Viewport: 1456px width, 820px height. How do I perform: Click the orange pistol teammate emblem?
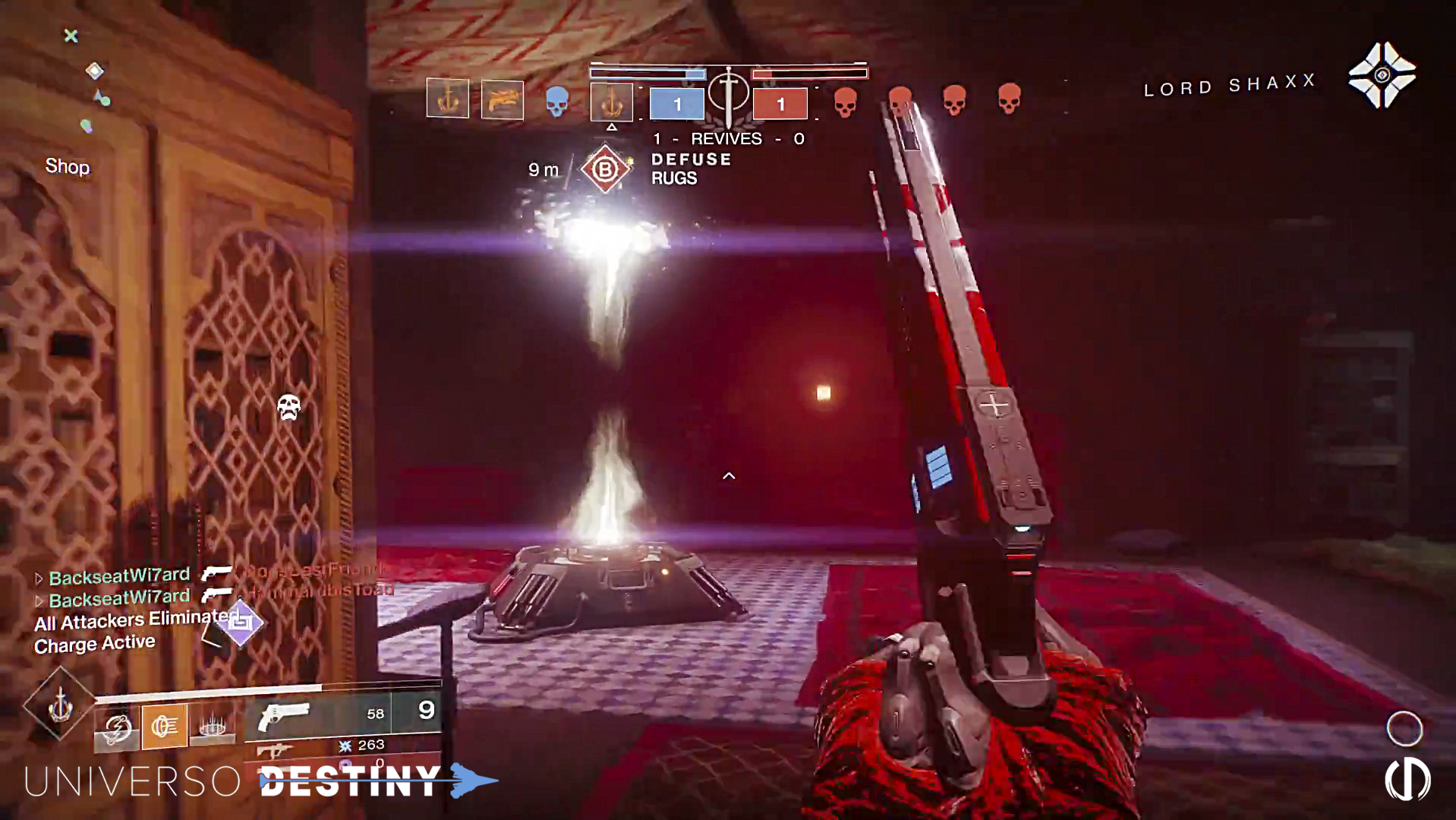502,99
